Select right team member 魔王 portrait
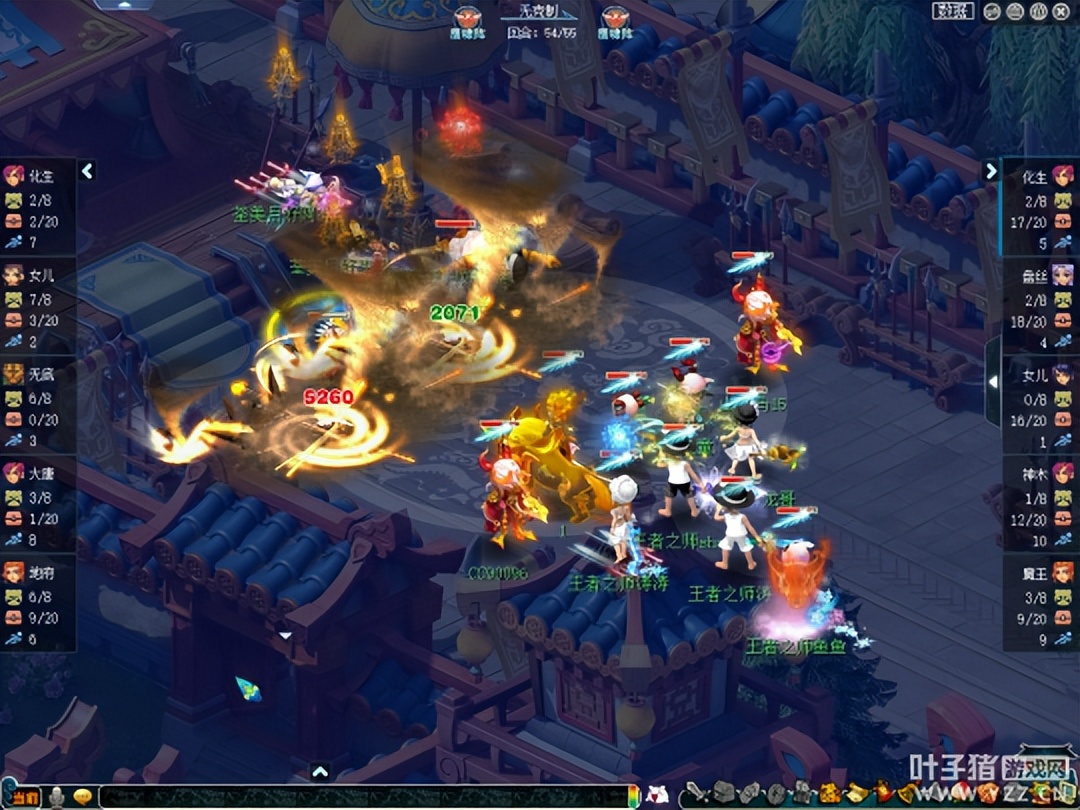The width and height of the screenshot is (1080, 810). [1062, 572]
